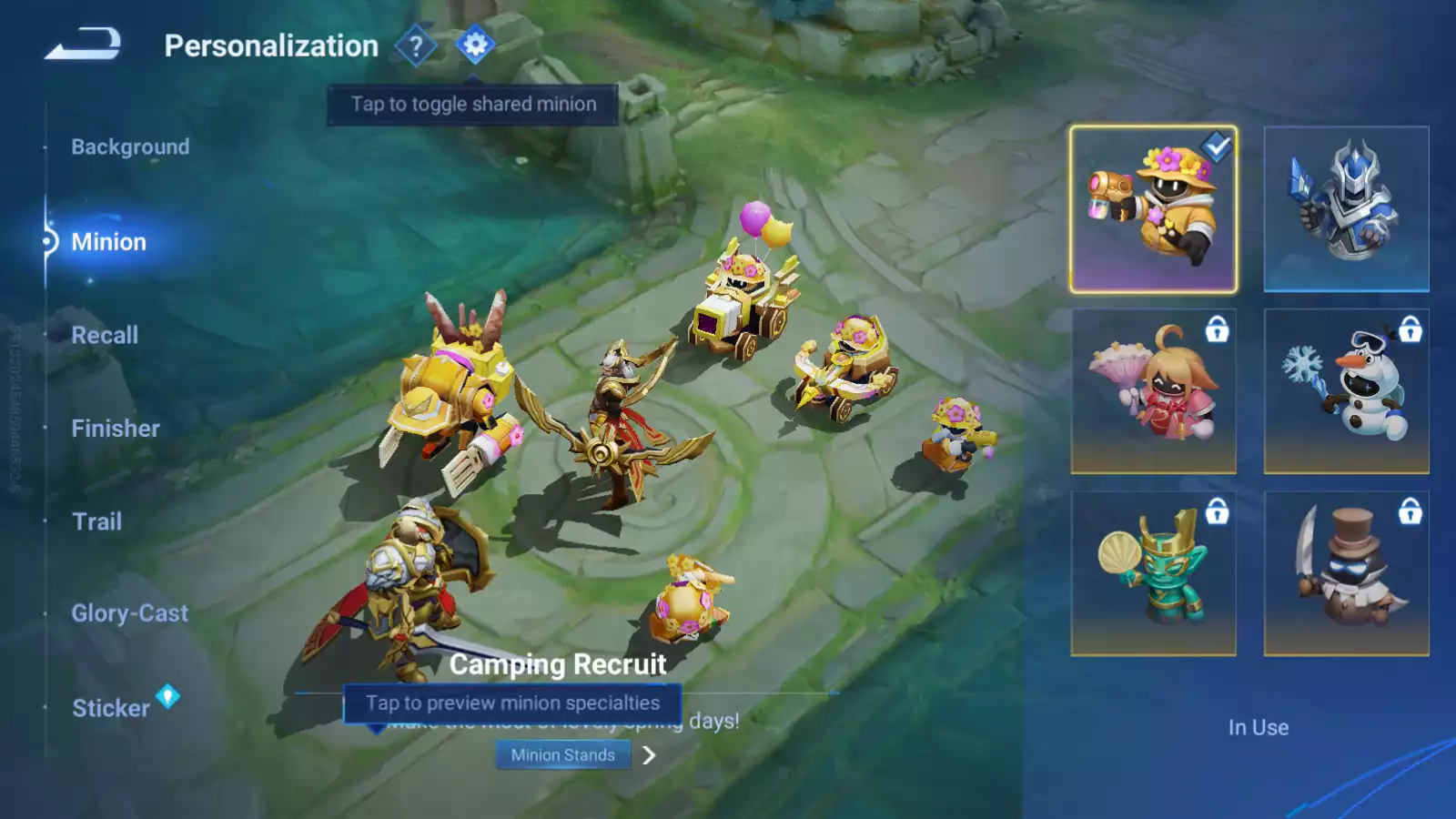Switch to the Sticker tab
The image size is (1456, 819).
[111, 708]
